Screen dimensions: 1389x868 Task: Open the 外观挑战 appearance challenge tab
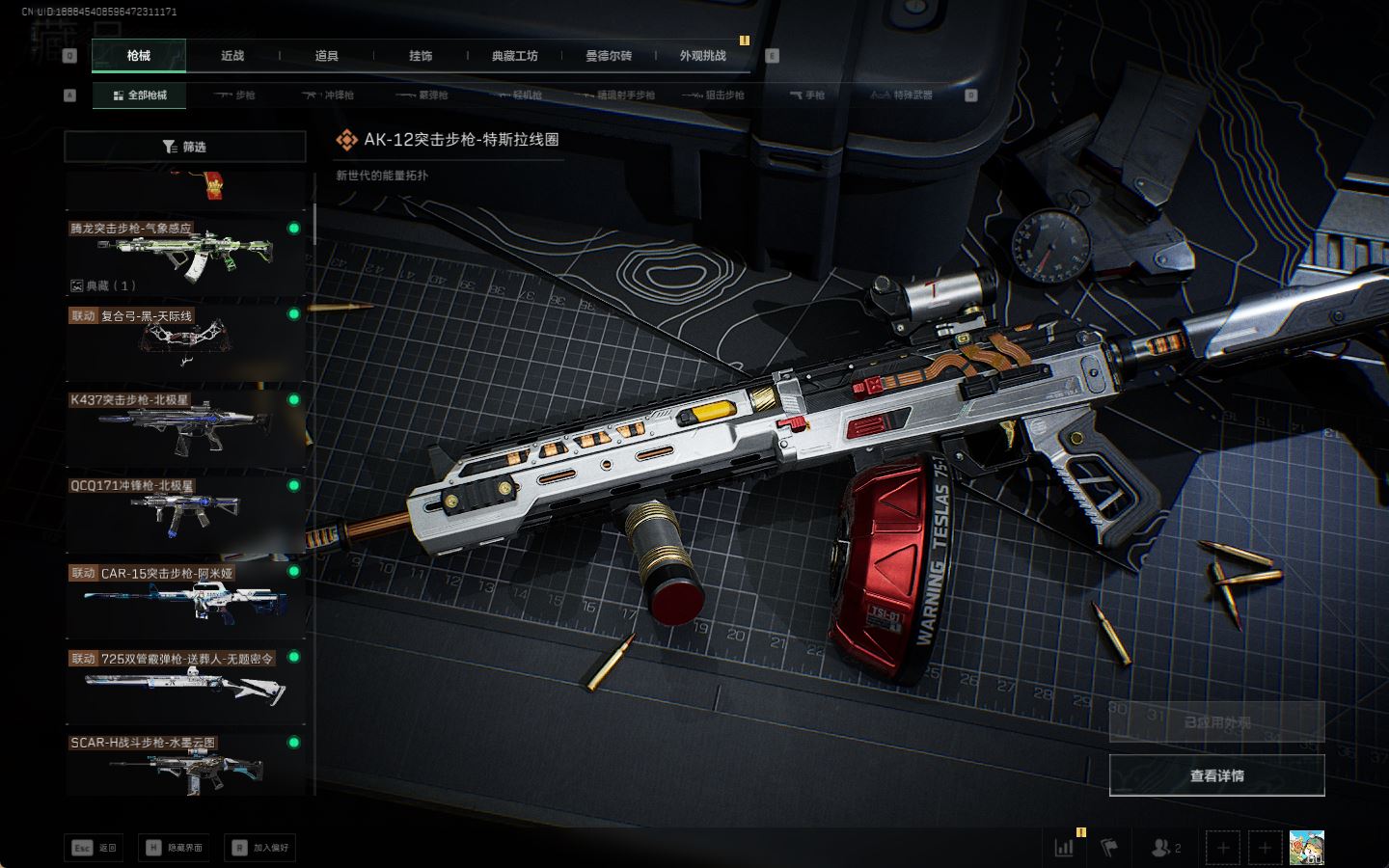[x=702, y=56]
